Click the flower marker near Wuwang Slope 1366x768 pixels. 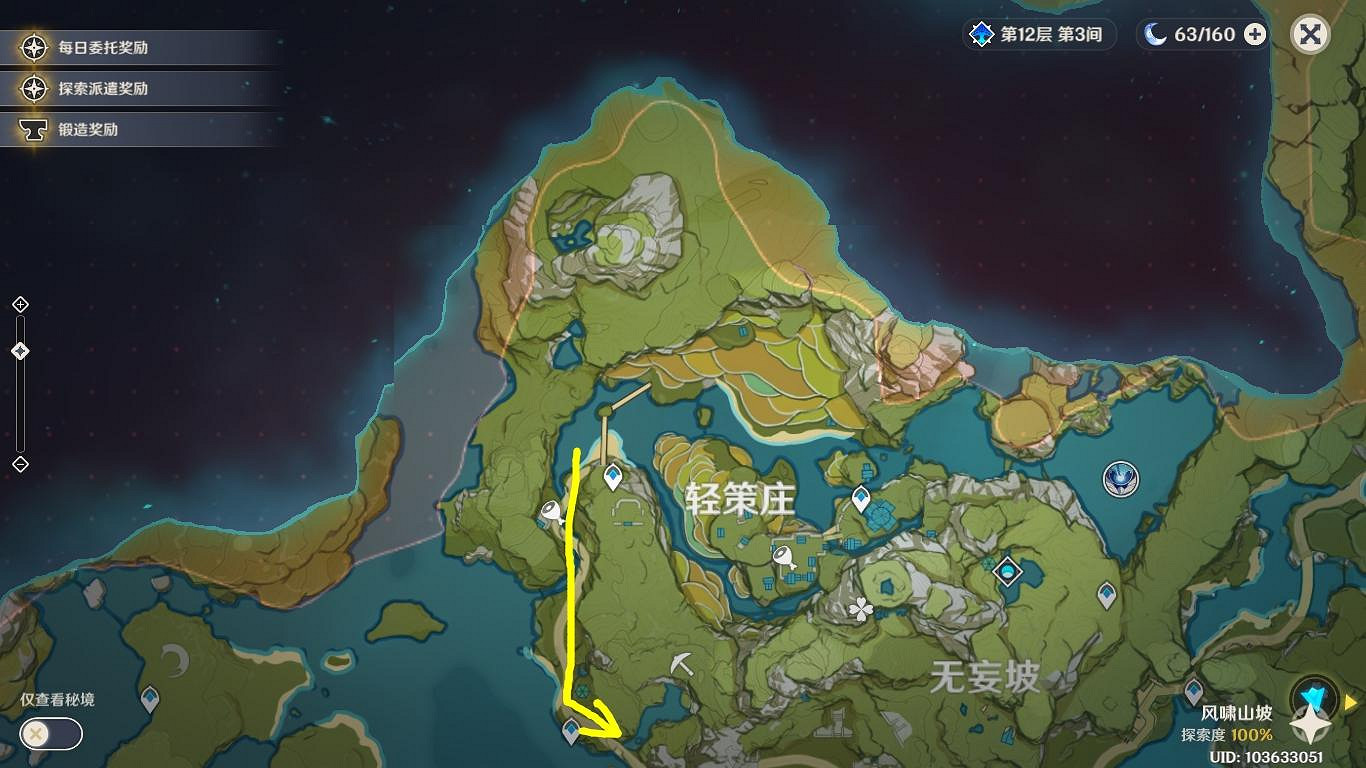pyautogui.click(x=858, y=610)
